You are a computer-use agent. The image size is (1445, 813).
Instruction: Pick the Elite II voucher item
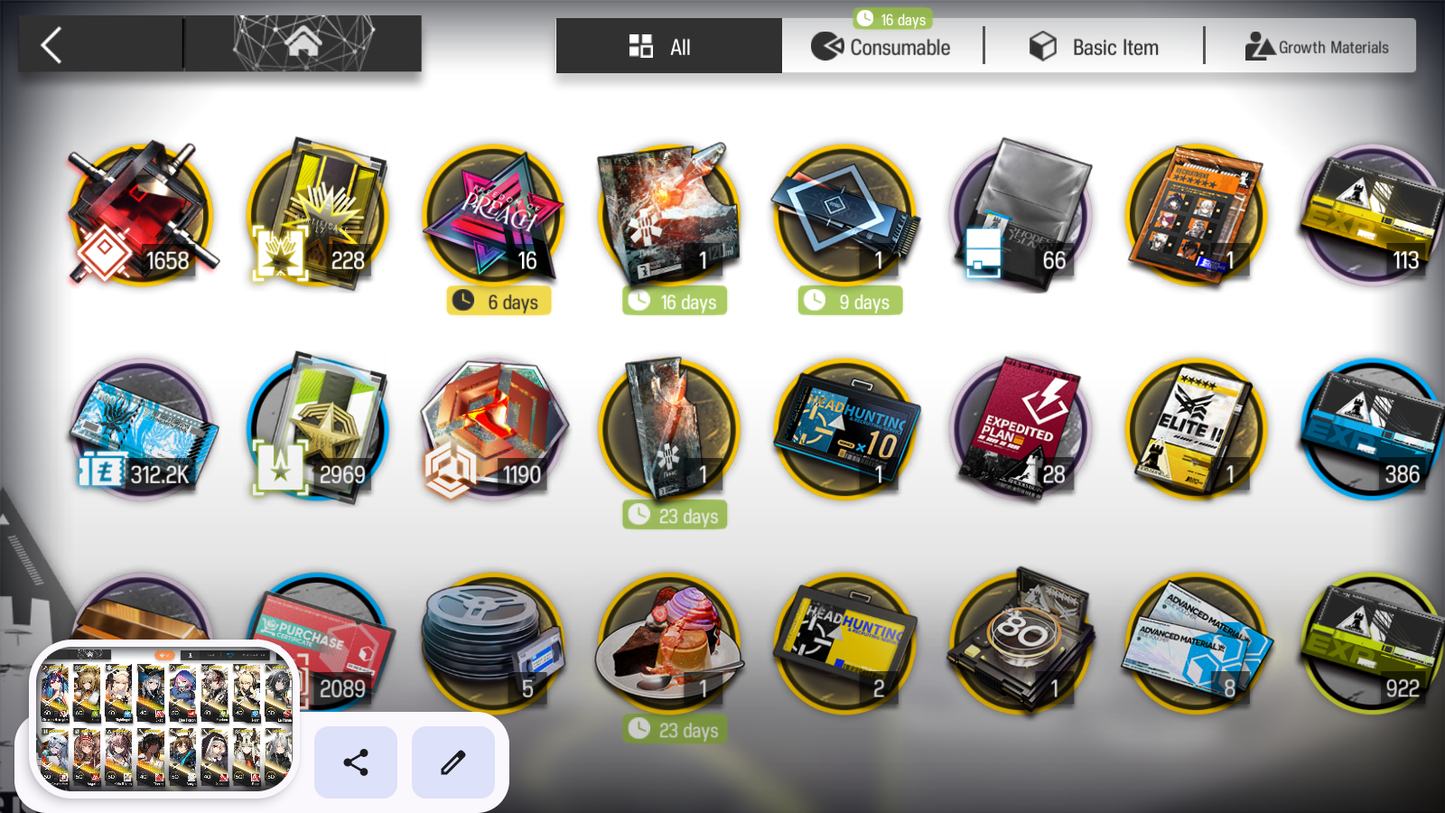[x=1197, y=430]
